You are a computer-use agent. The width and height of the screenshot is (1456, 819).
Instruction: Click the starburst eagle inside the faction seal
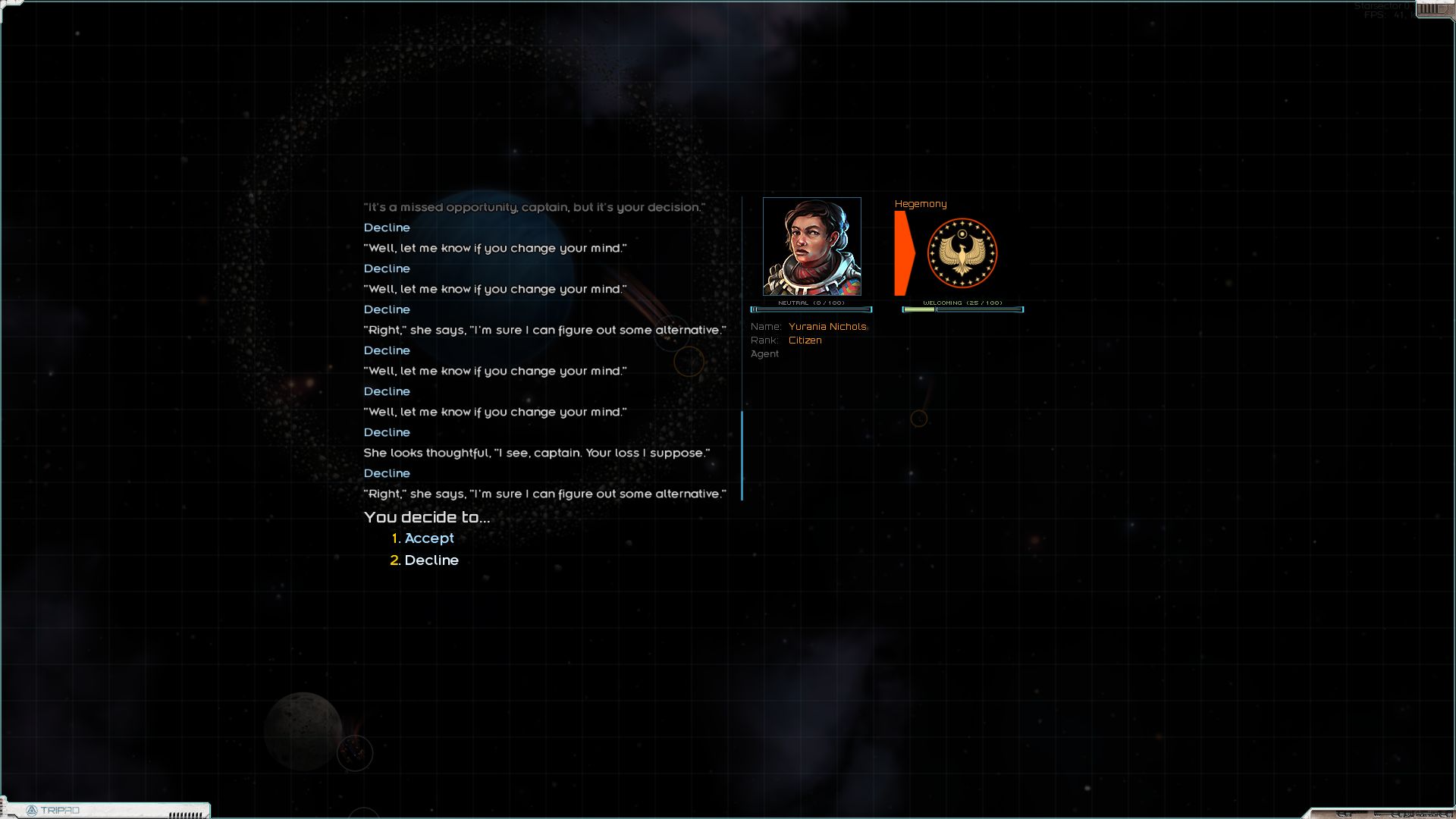[x=962, y=254]
